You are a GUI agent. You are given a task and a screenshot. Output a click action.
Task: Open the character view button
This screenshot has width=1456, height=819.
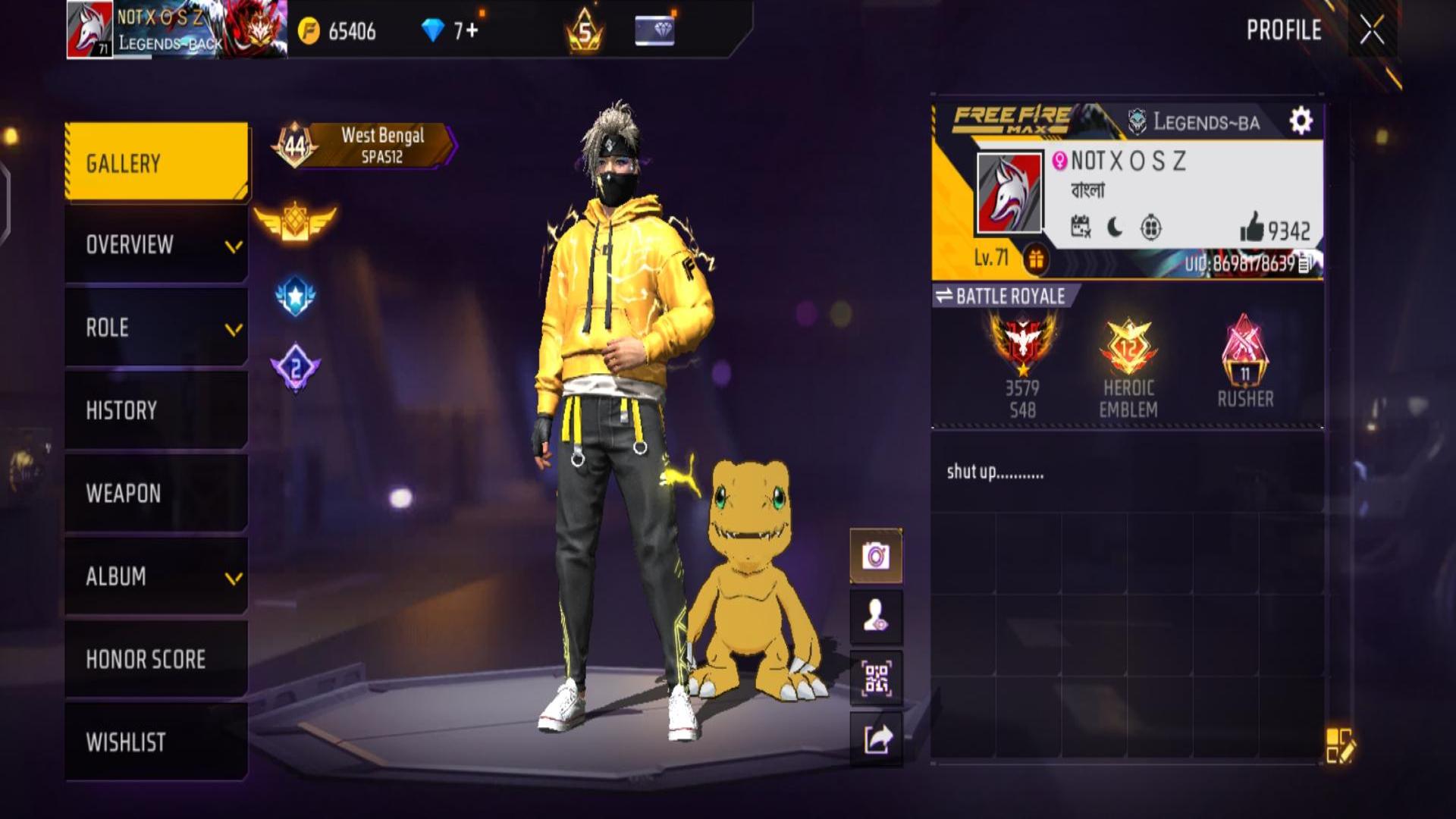pyautogui.click(x=876, y=617)
